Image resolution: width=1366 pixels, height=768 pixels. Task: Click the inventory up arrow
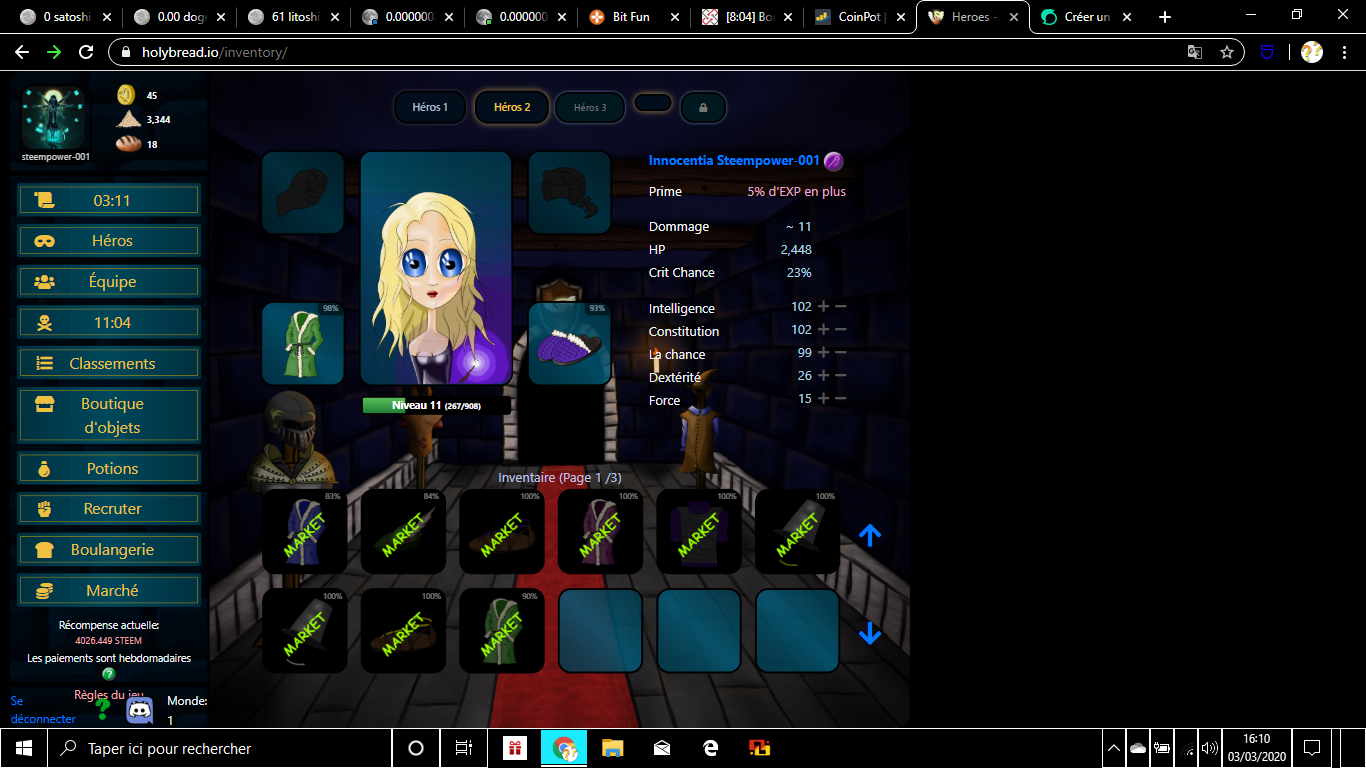tap(870, 536)
